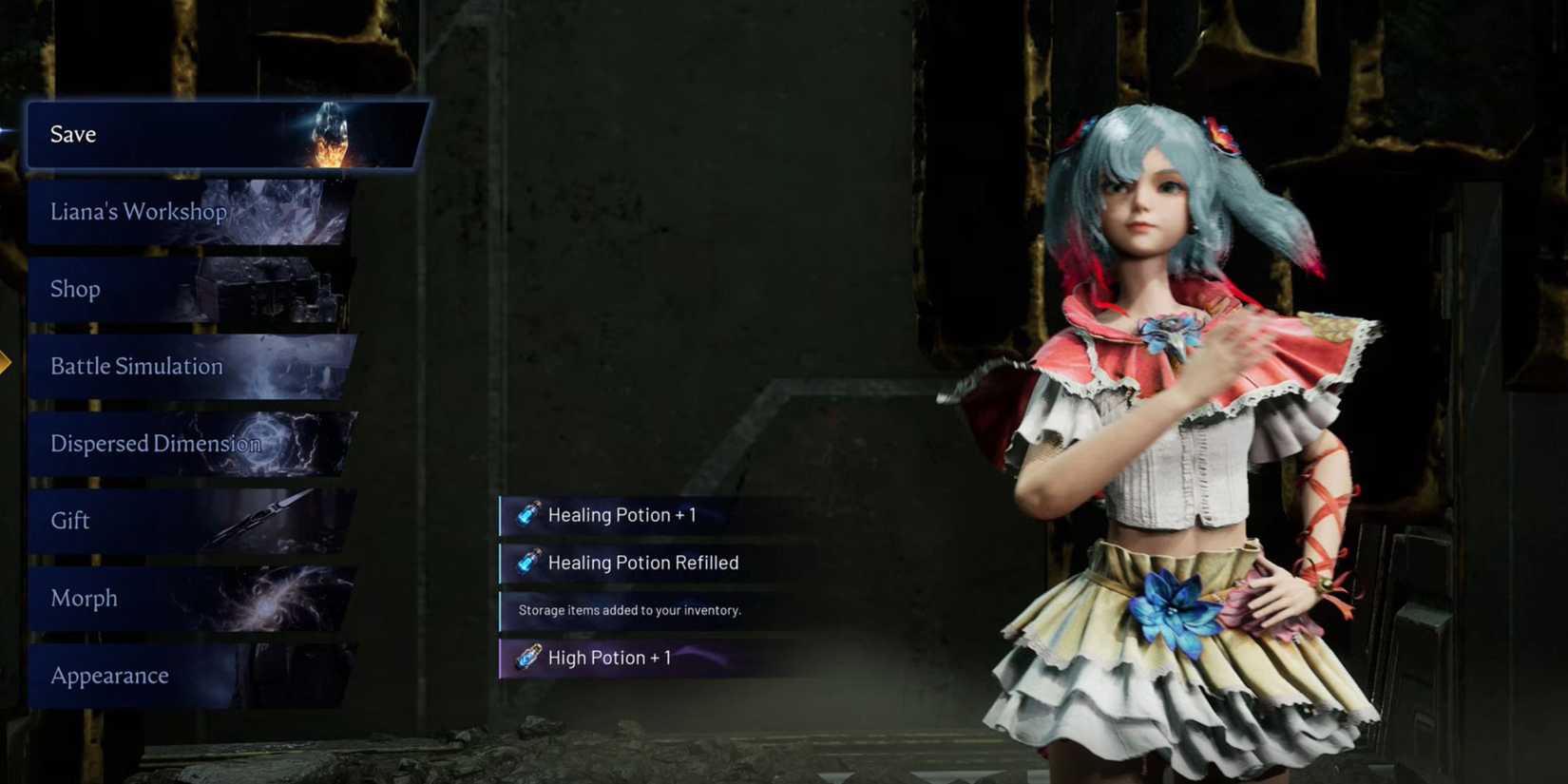The height and width of the screenshot is (784, 1568).
Task: Open the Appearance option
Action: pos(108,675)
